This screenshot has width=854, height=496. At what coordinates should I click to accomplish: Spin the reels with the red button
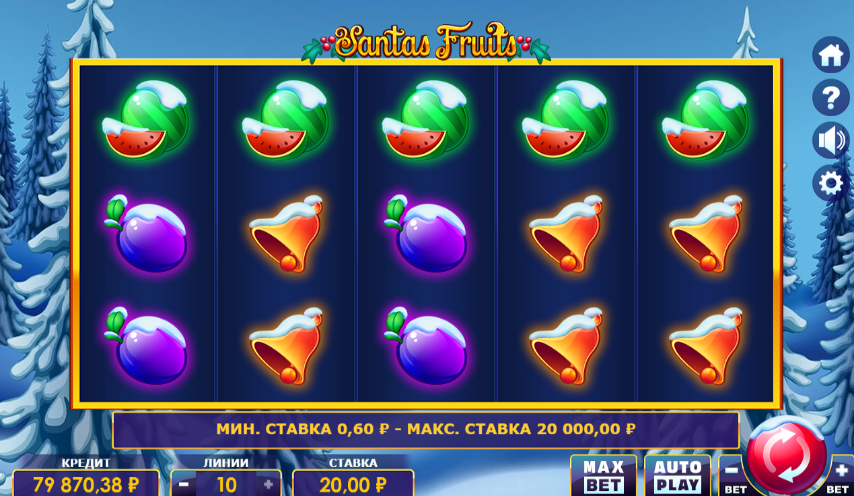point(786,456)
